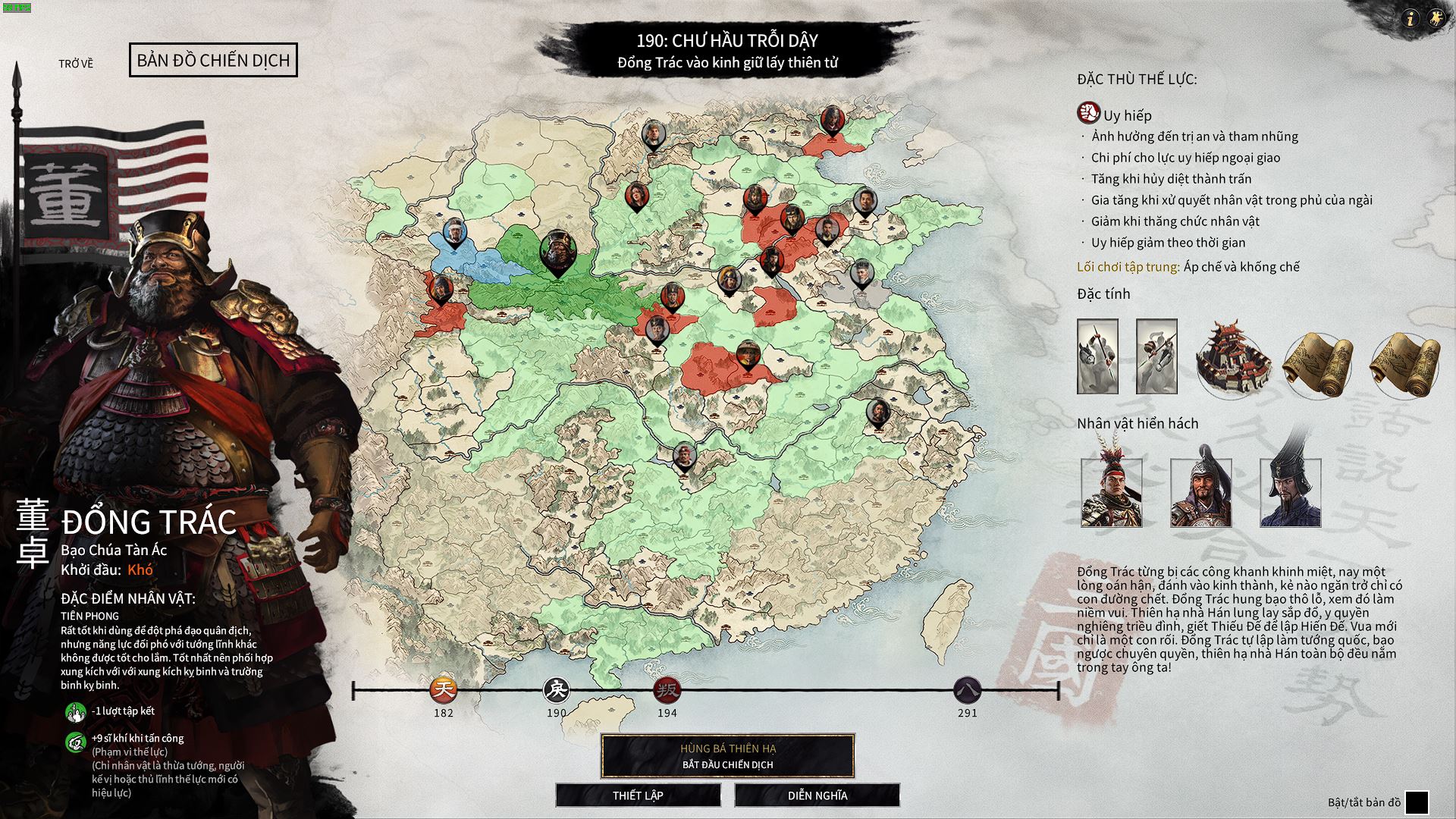Click TRỞ VỀ to go back
Screen dimensions: 1456x819
(x=76, y=63)
